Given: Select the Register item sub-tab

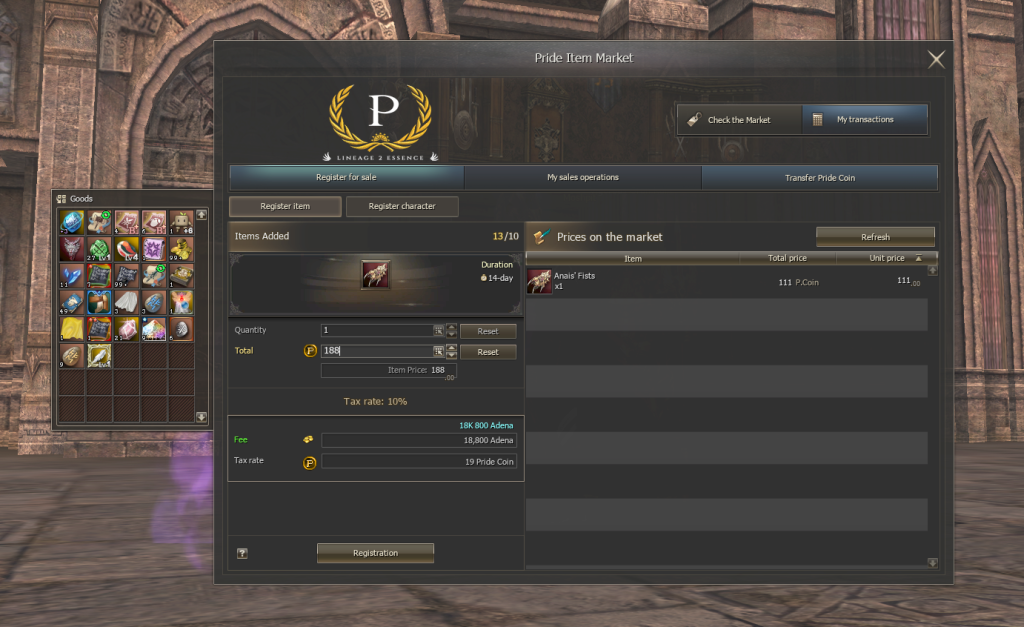Looking at the screenshot, I should [x=285, y=206].
